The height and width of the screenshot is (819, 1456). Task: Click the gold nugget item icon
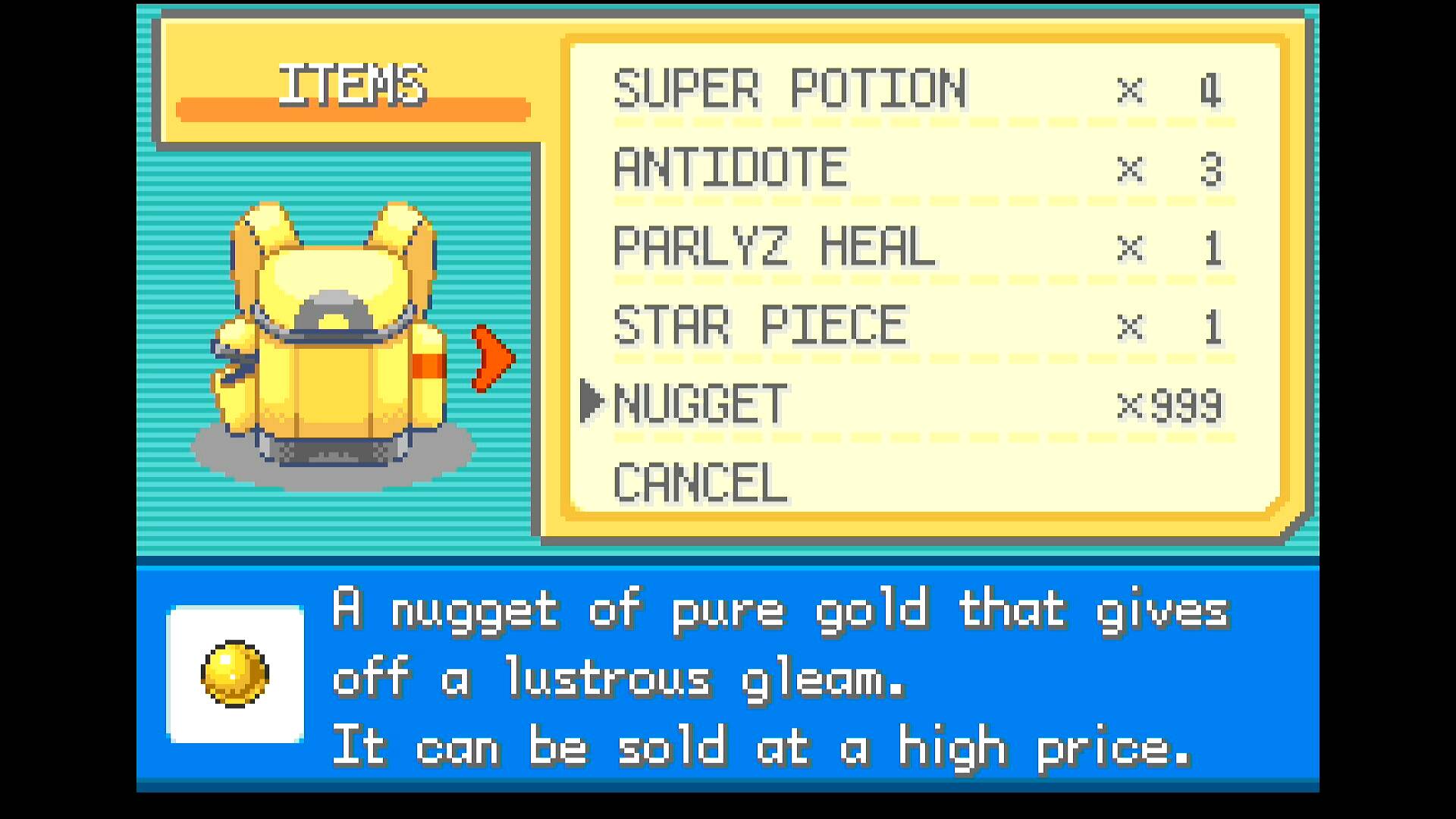(x=235, y=673)
